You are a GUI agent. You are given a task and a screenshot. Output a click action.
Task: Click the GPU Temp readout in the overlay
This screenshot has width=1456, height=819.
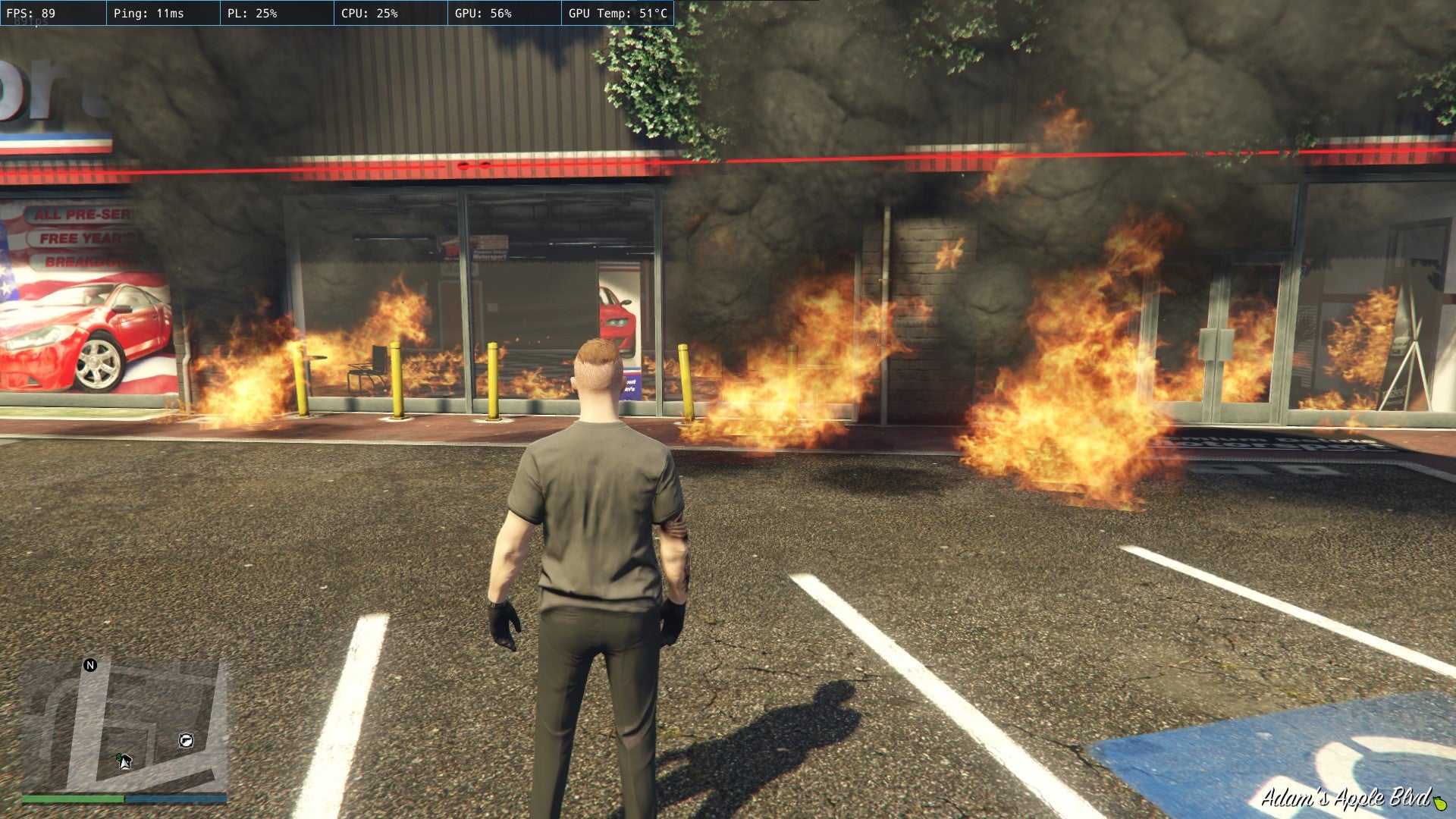pyautogui.click(x=618, y=11)
